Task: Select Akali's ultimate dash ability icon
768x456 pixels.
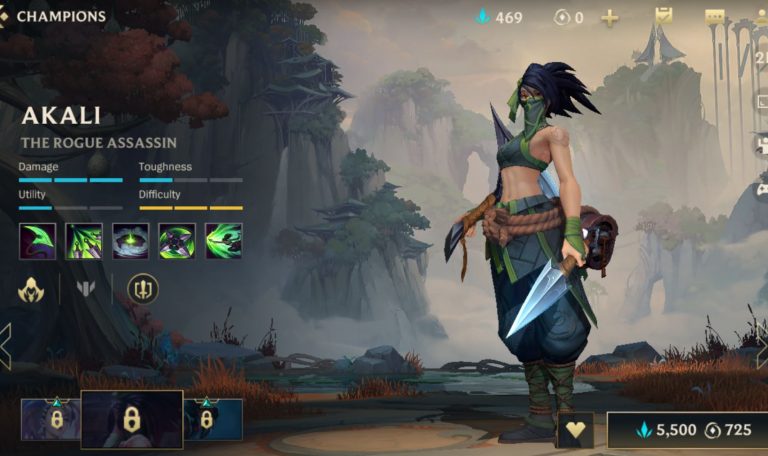Action: coord(223,241)
